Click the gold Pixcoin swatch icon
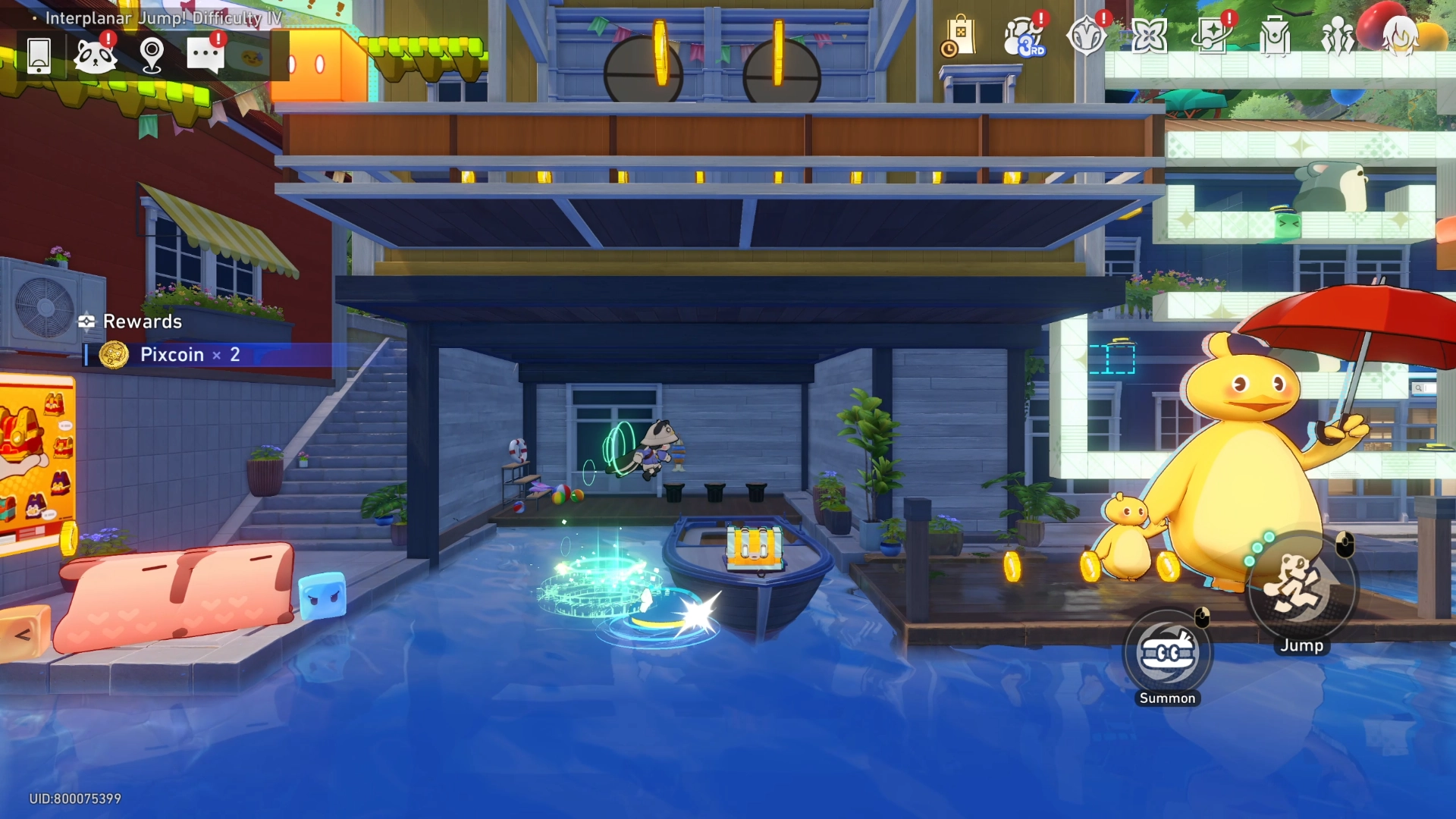This screenshot has height=819, width=1456. [x=116, y=354]
